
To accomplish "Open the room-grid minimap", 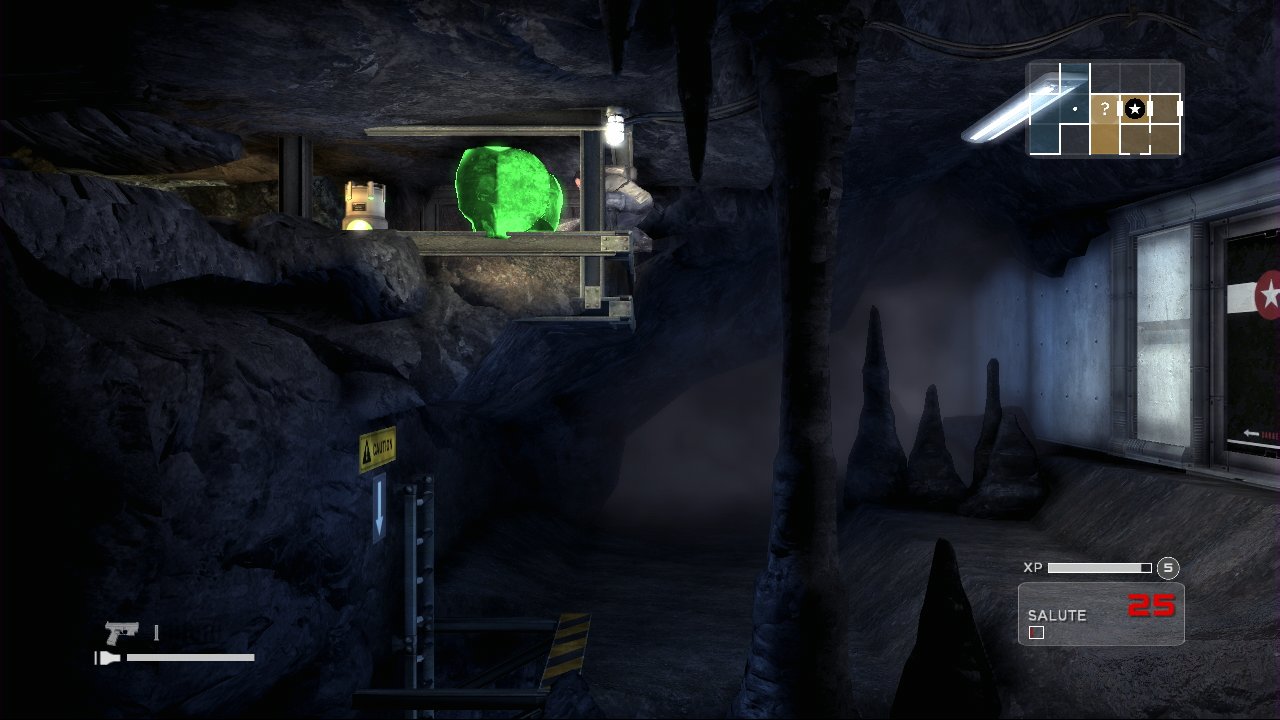I will pos(1104,109).
